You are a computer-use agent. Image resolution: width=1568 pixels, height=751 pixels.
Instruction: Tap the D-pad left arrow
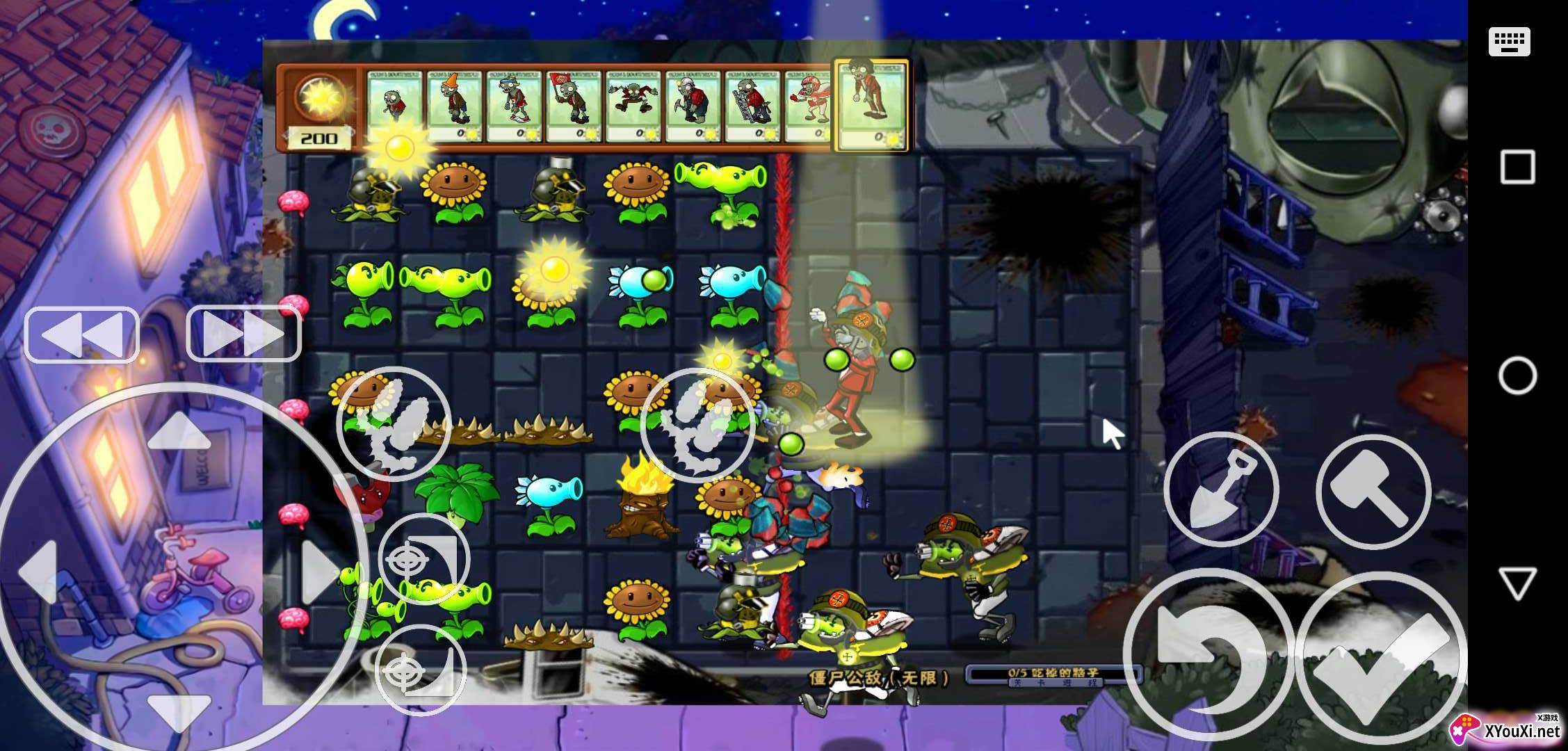pos(38,572)
